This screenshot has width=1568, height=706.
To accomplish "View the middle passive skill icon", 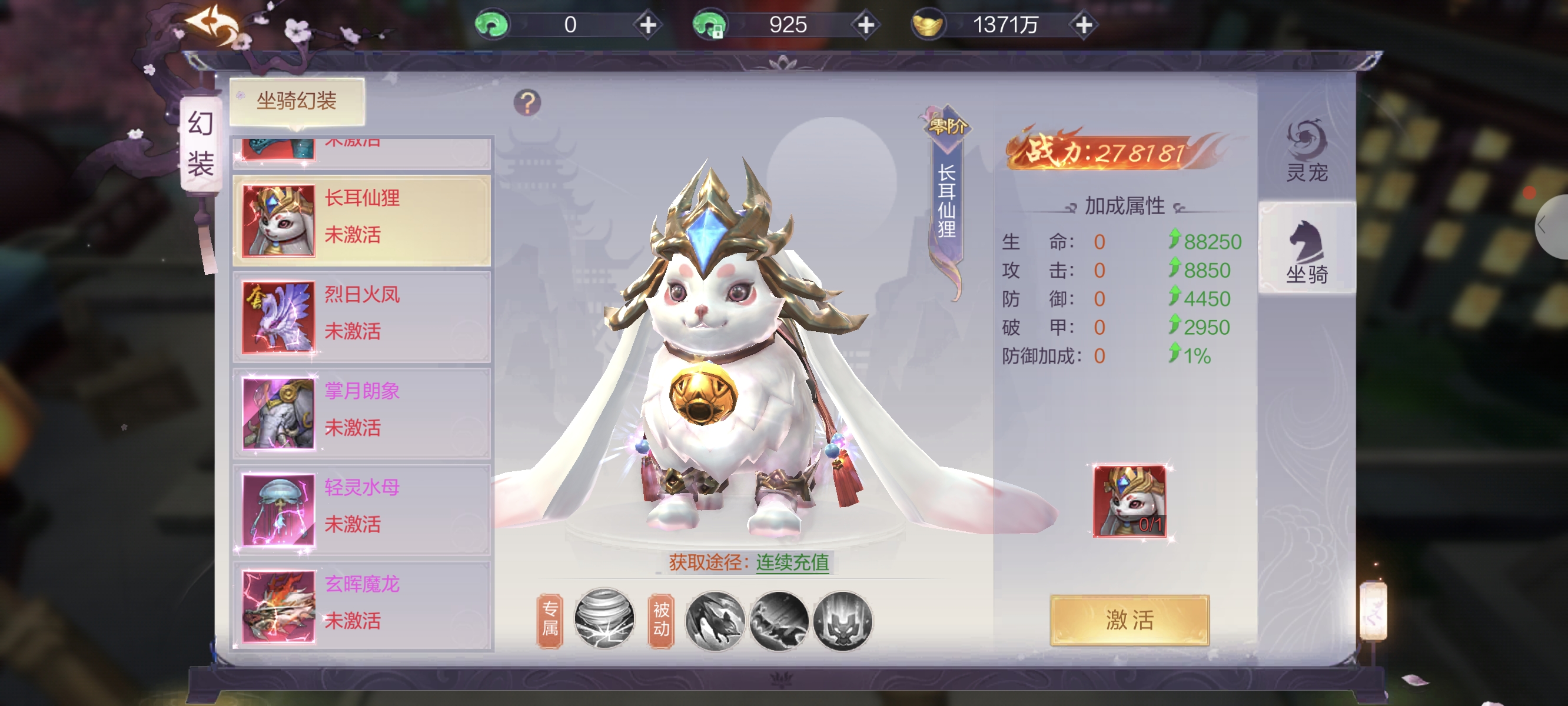I will (x=779, y=620).
